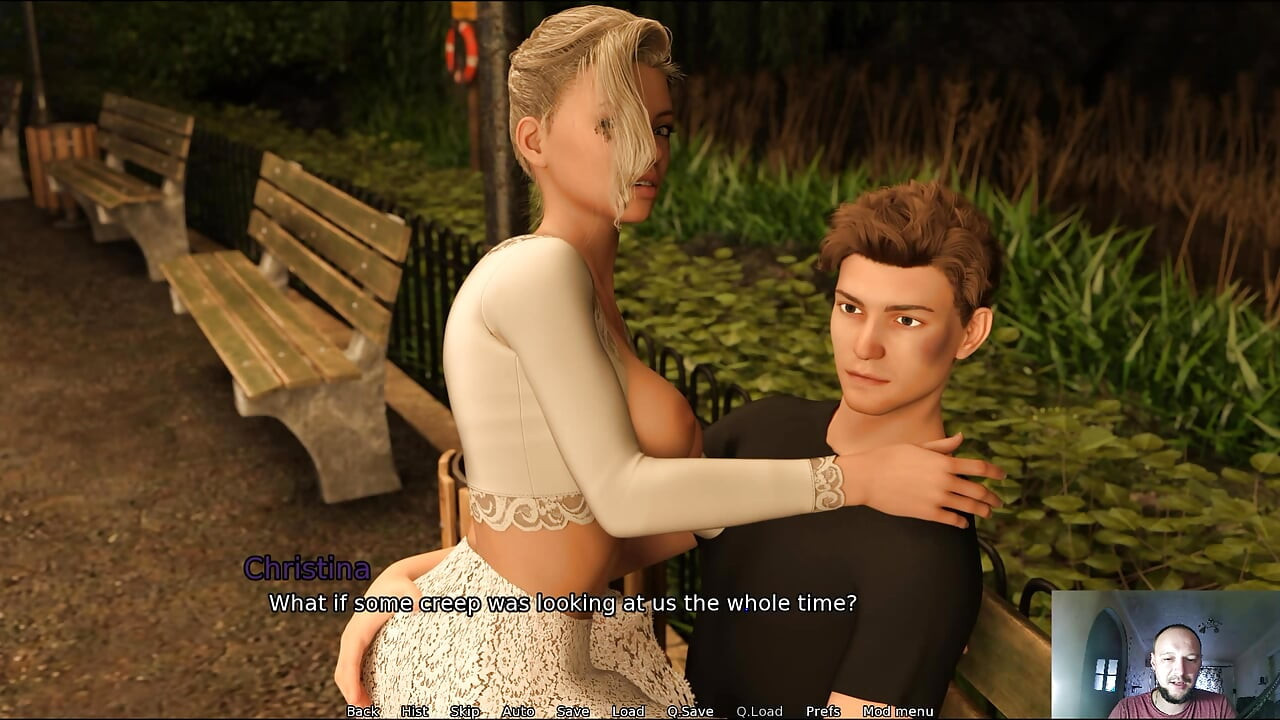
Task: Click the webcam overlay thumbnail
Action: [1165, 657]
